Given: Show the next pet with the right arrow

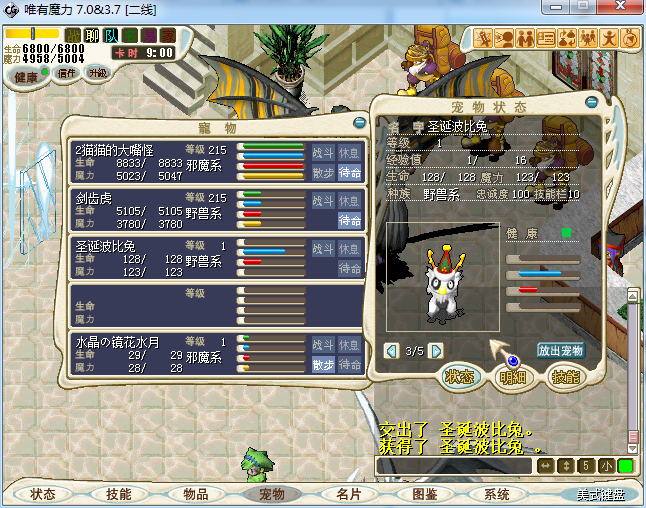Looking at the screenshot, I should (x=436, y=350).
